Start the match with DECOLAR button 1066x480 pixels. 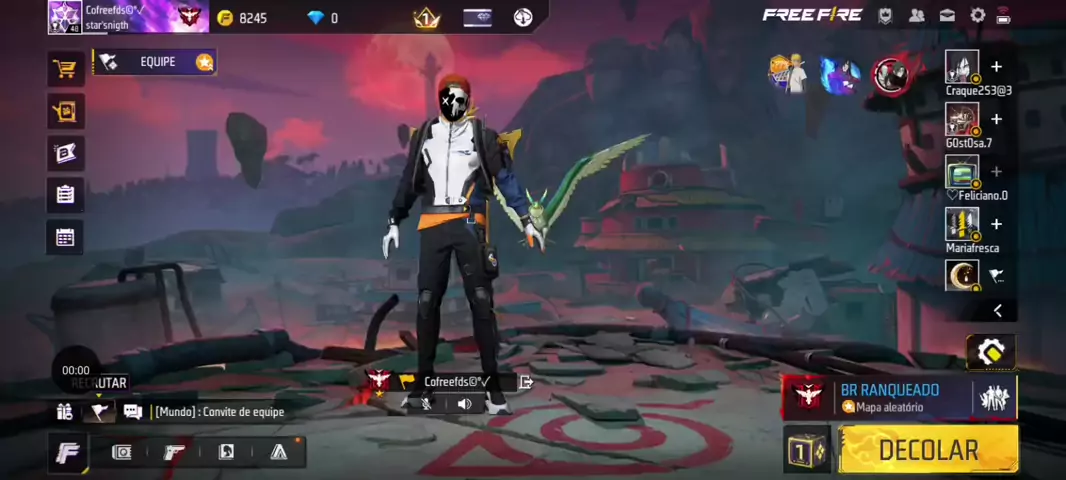click(x=928, y=450)
